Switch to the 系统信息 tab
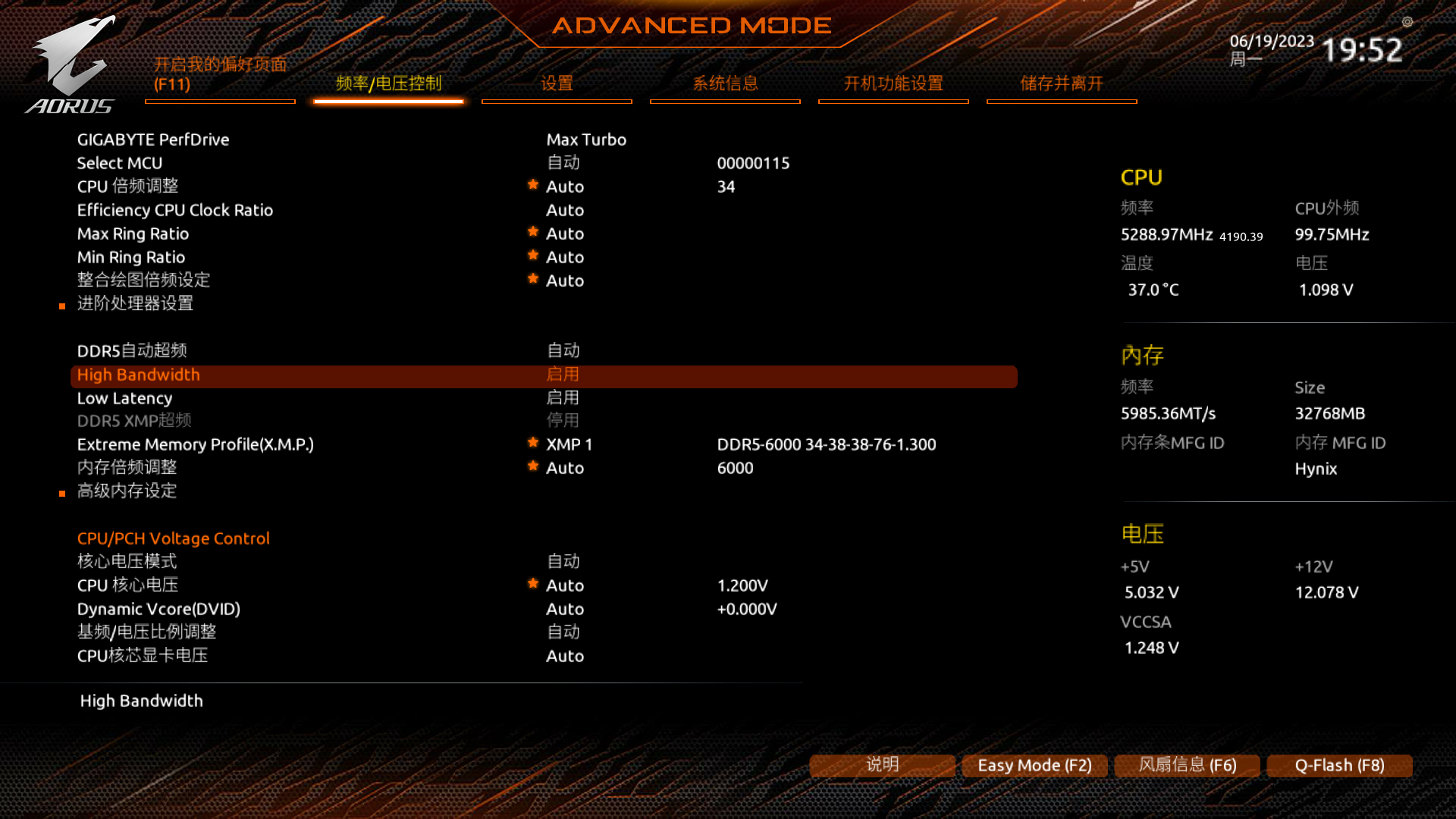 tap(725, 83)
